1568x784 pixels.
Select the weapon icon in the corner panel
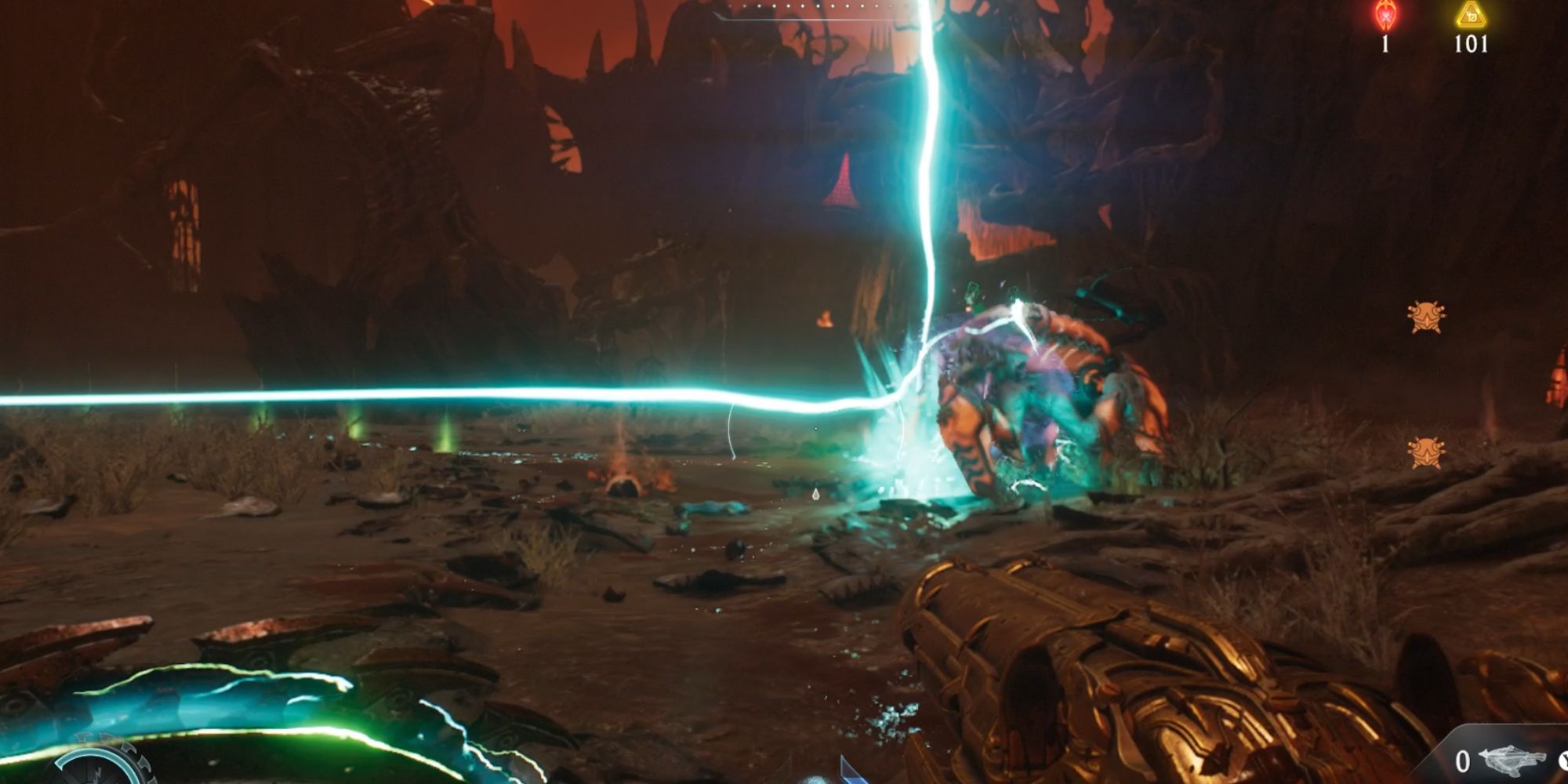(1511, 760)
